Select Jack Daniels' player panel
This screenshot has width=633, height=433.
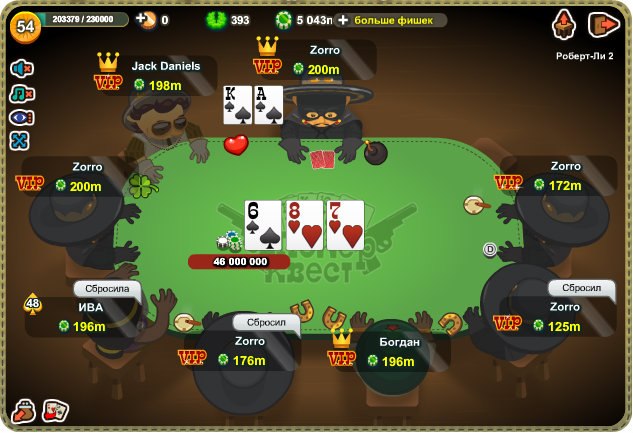(x=165, y=76)
